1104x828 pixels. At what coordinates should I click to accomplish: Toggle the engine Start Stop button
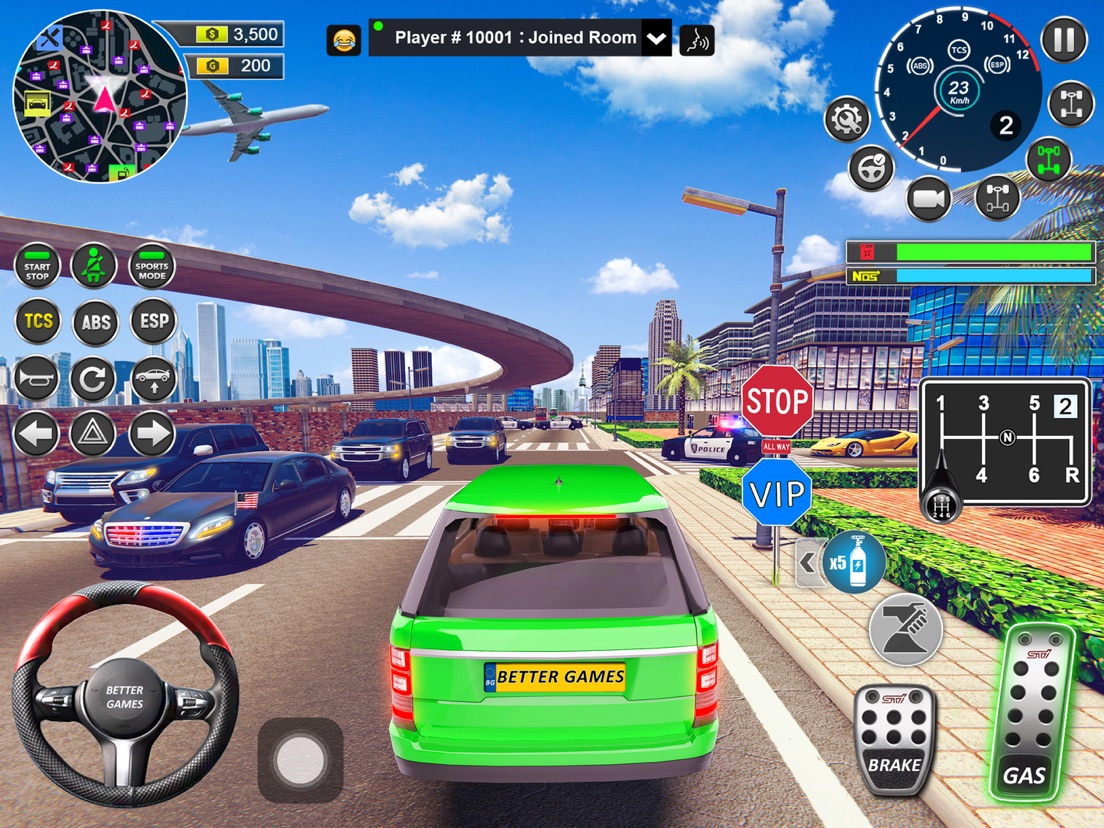click(x=37, y=267)
